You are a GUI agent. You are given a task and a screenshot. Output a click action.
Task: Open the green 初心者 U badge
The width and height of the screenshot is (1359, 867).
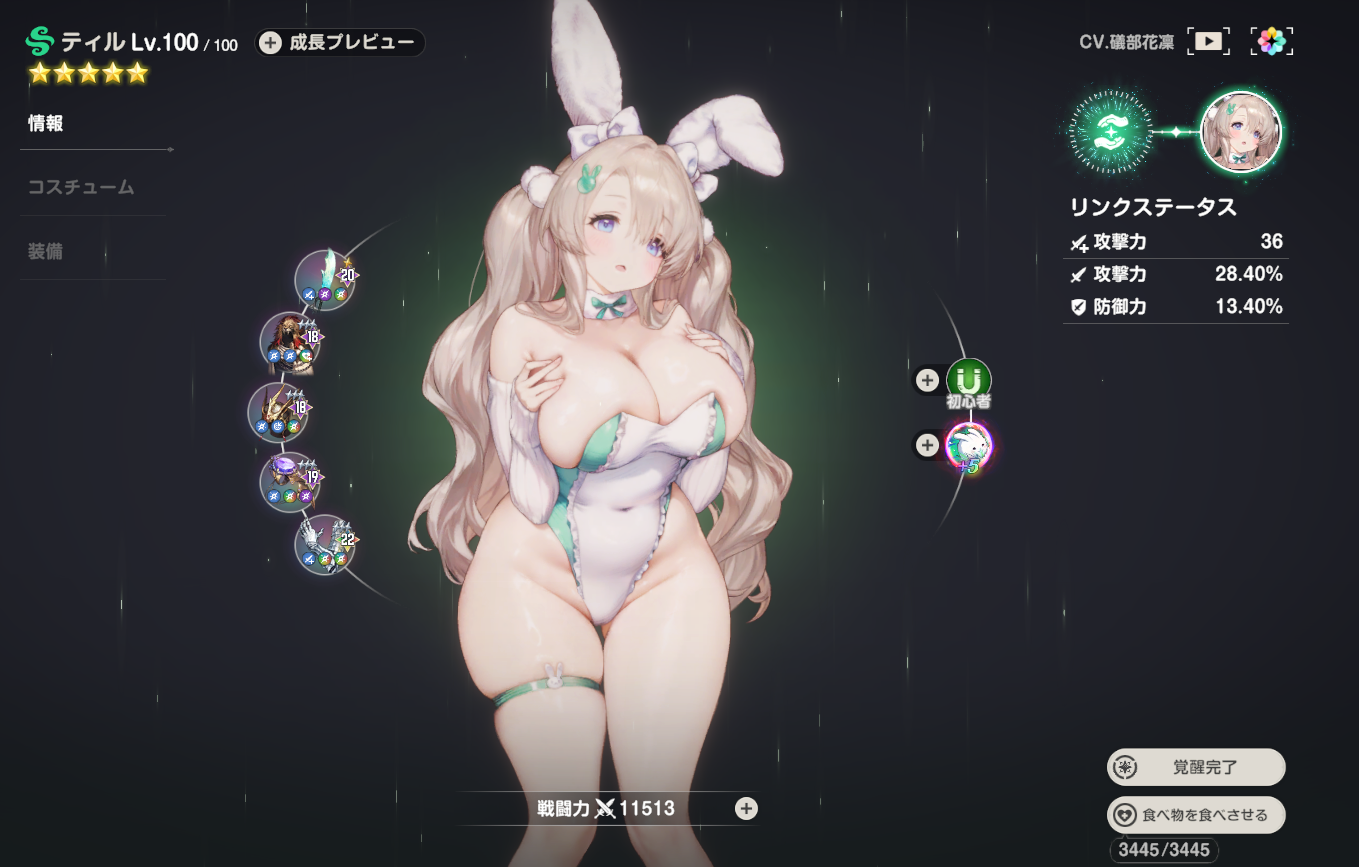[968, 380]
